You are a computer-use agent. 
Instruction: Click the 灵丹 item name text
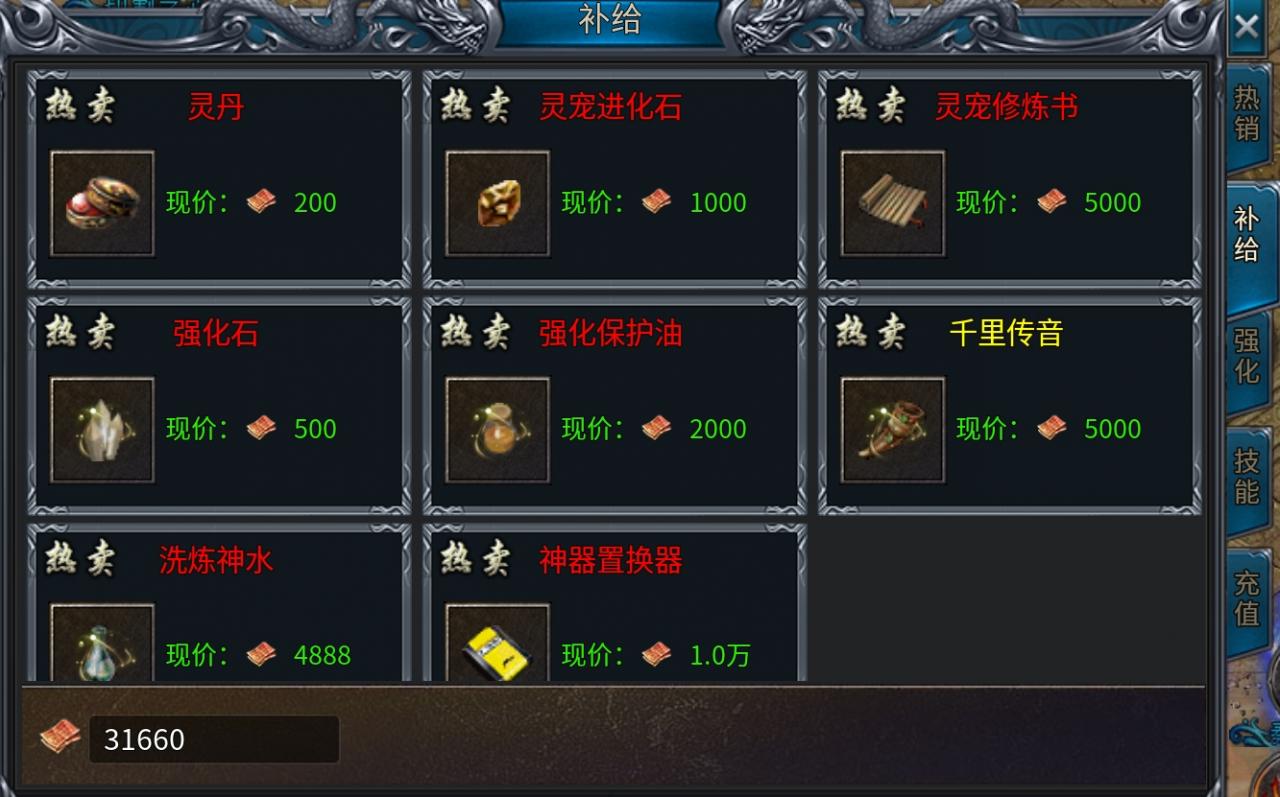click(x=212, y=108)
